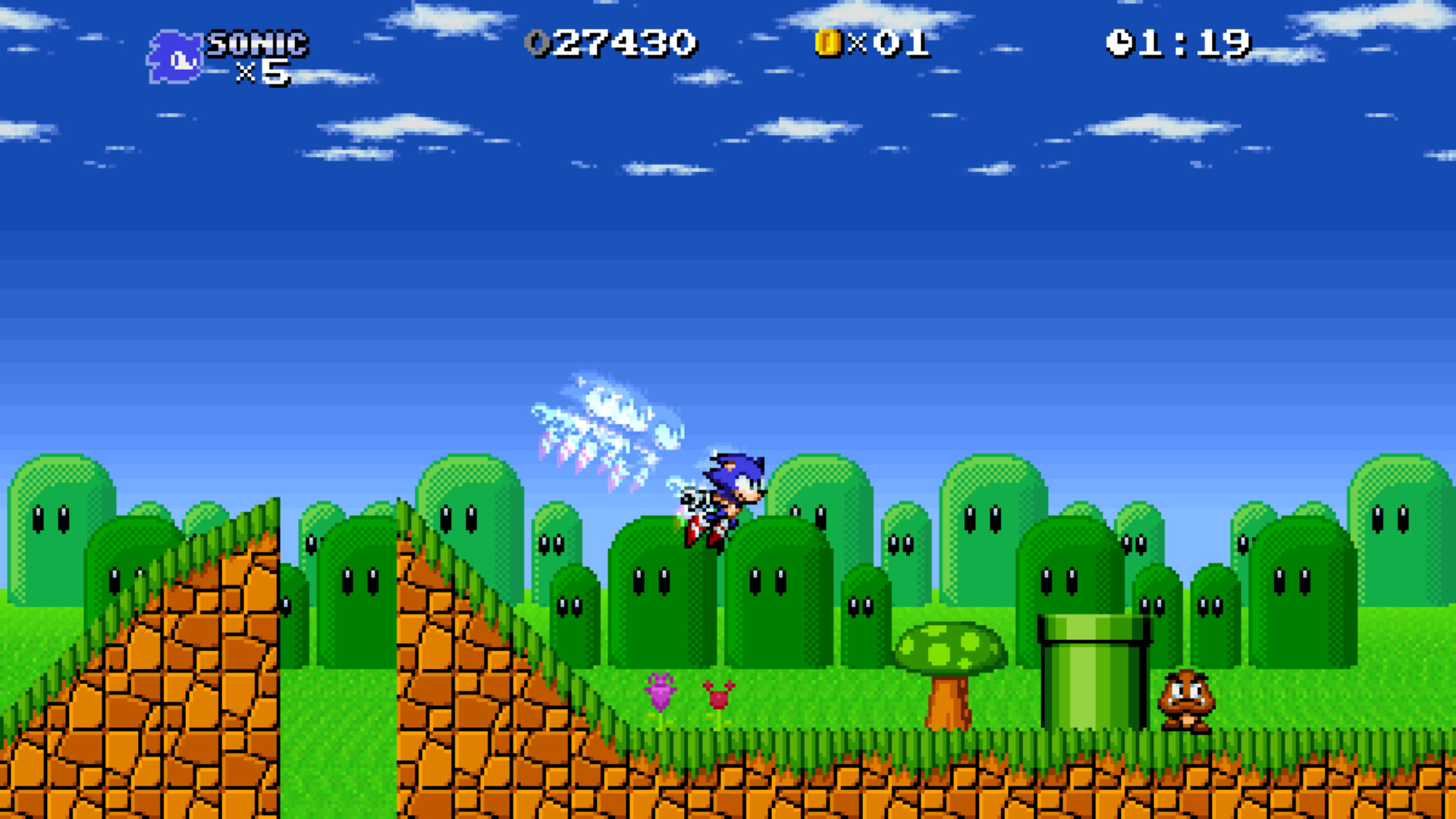Click the x01 coin count
This screenshot has width=1456, height=819.
click(895, 43)
